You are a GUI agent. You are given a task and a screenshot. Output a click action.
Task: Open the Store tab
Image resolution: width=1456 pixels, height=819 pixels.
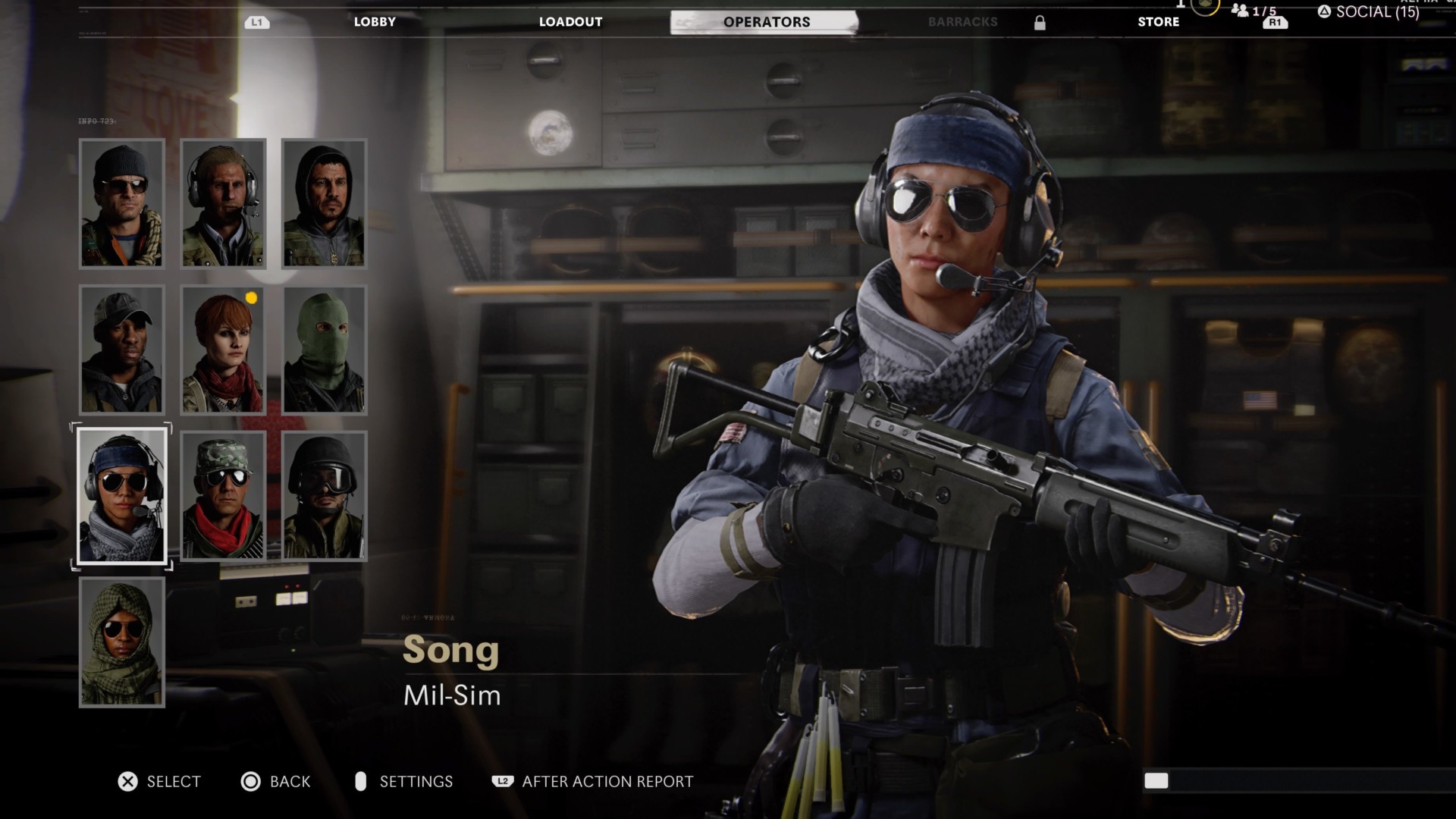(x=1158, y=22)
